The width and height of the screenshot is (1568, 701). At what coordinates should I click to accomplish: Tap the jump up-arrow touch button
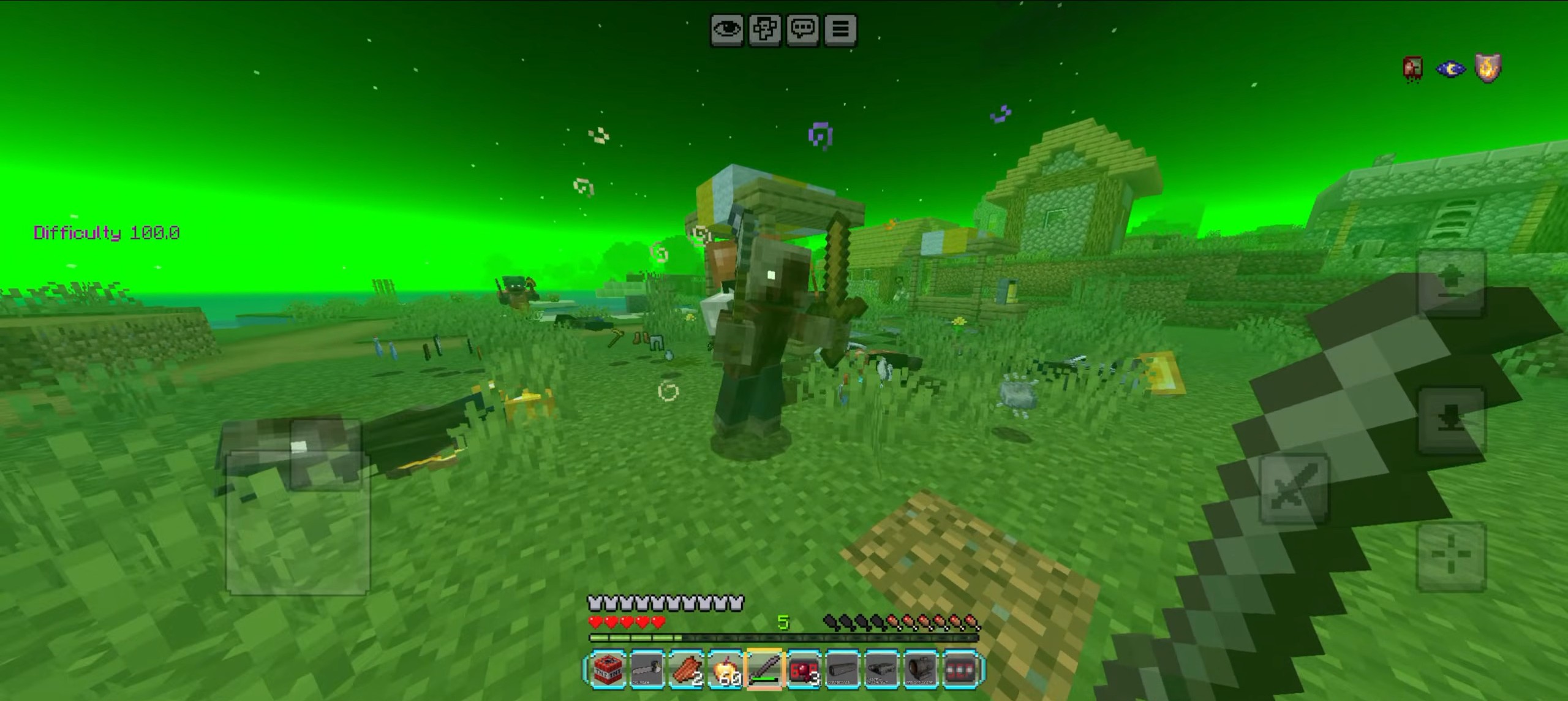click(x=1452, y=282)
